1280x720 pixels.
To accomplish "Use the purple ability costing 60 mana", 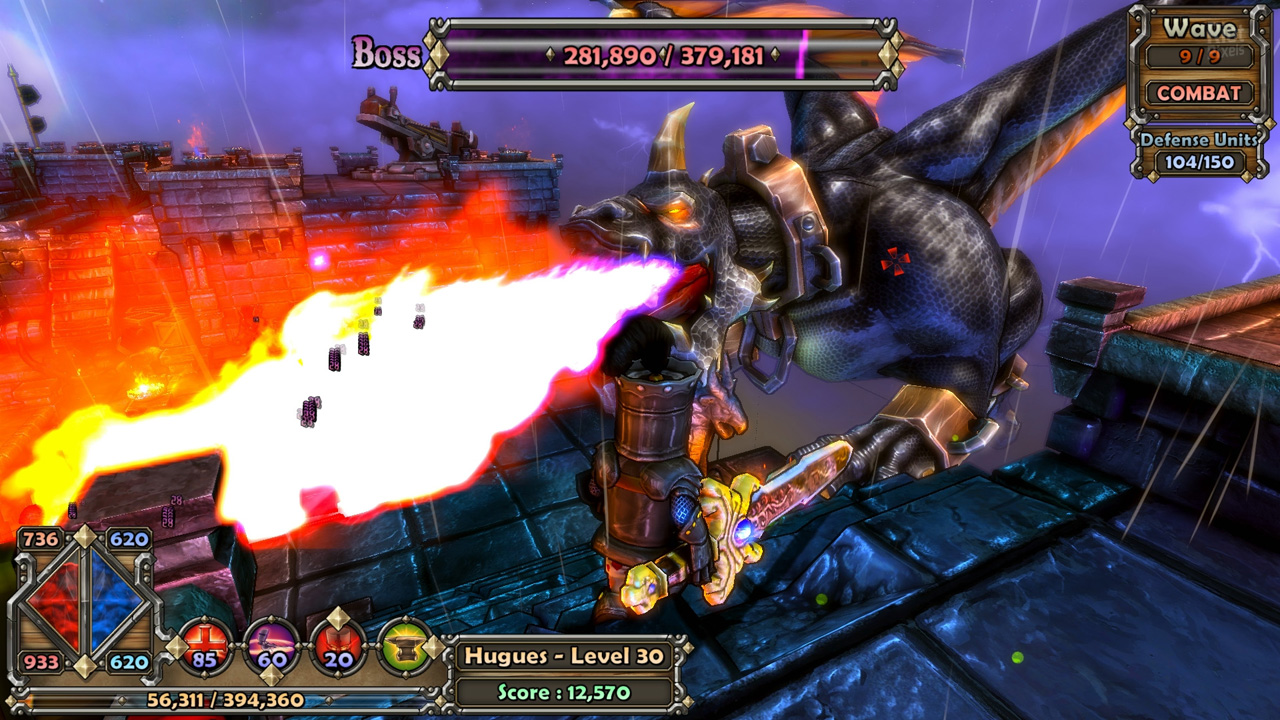I will click(x=272, y=647).
